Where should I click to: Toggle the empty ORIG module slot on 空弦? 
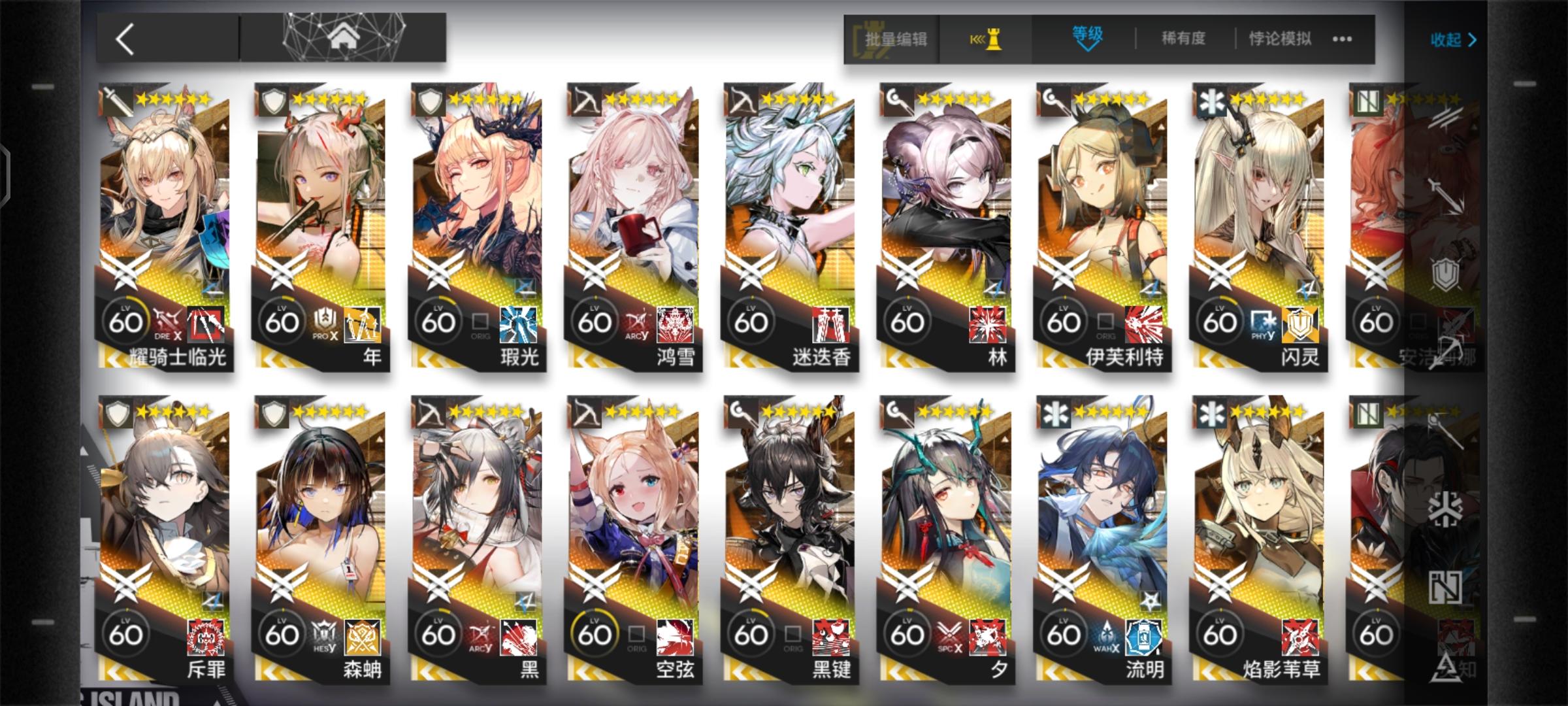click(x=634, y=632)
